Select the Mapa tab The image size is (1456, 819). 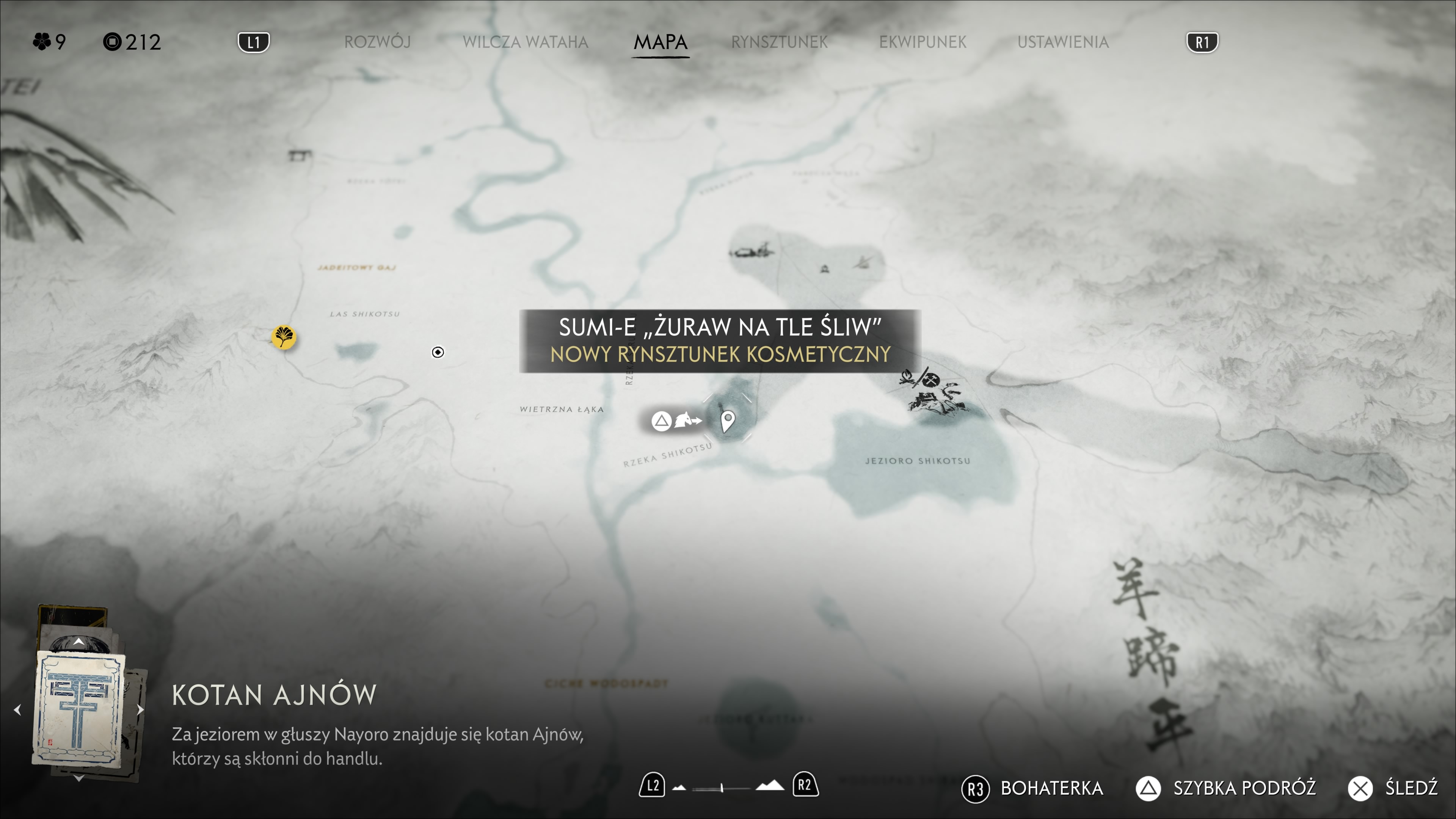pyautogui.click(x=660, y=42)
